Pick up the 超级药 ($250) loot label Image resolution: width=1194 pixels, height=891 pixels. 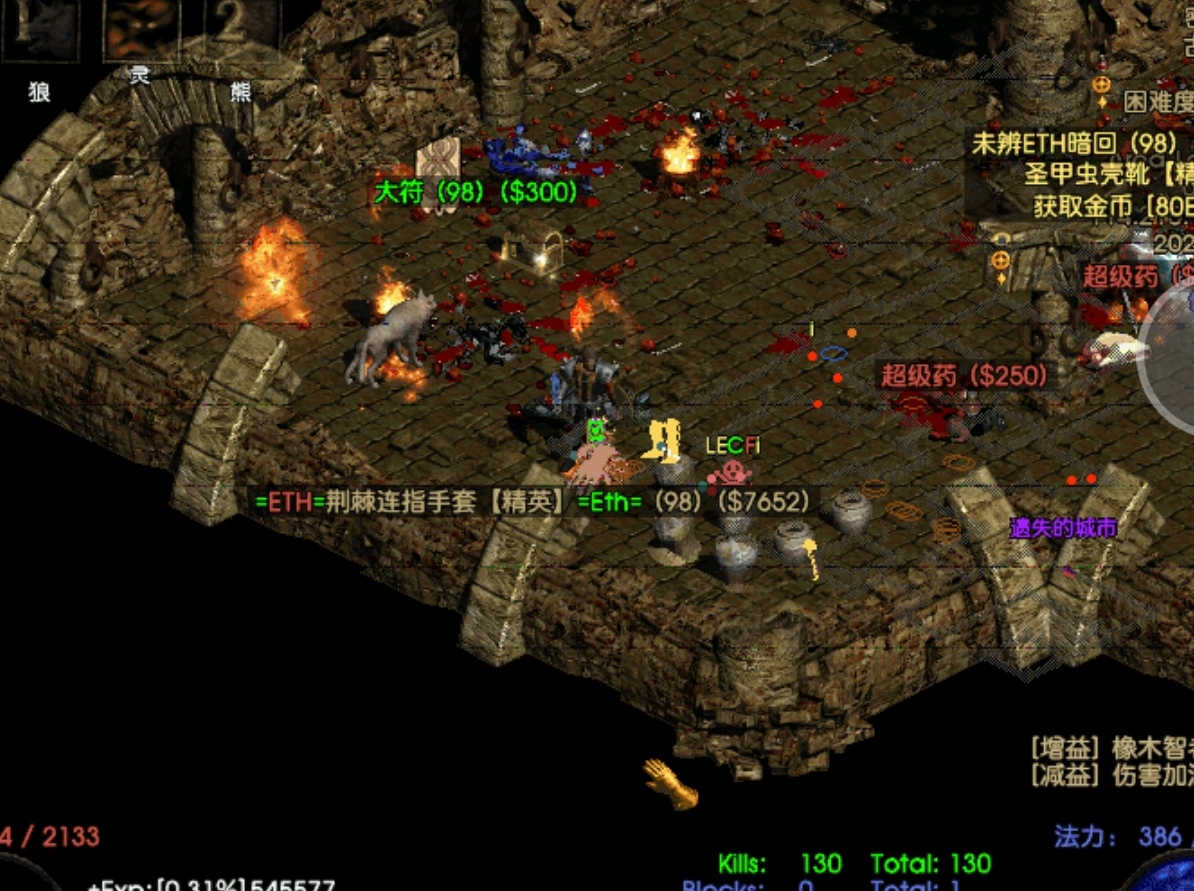[966, 376]
